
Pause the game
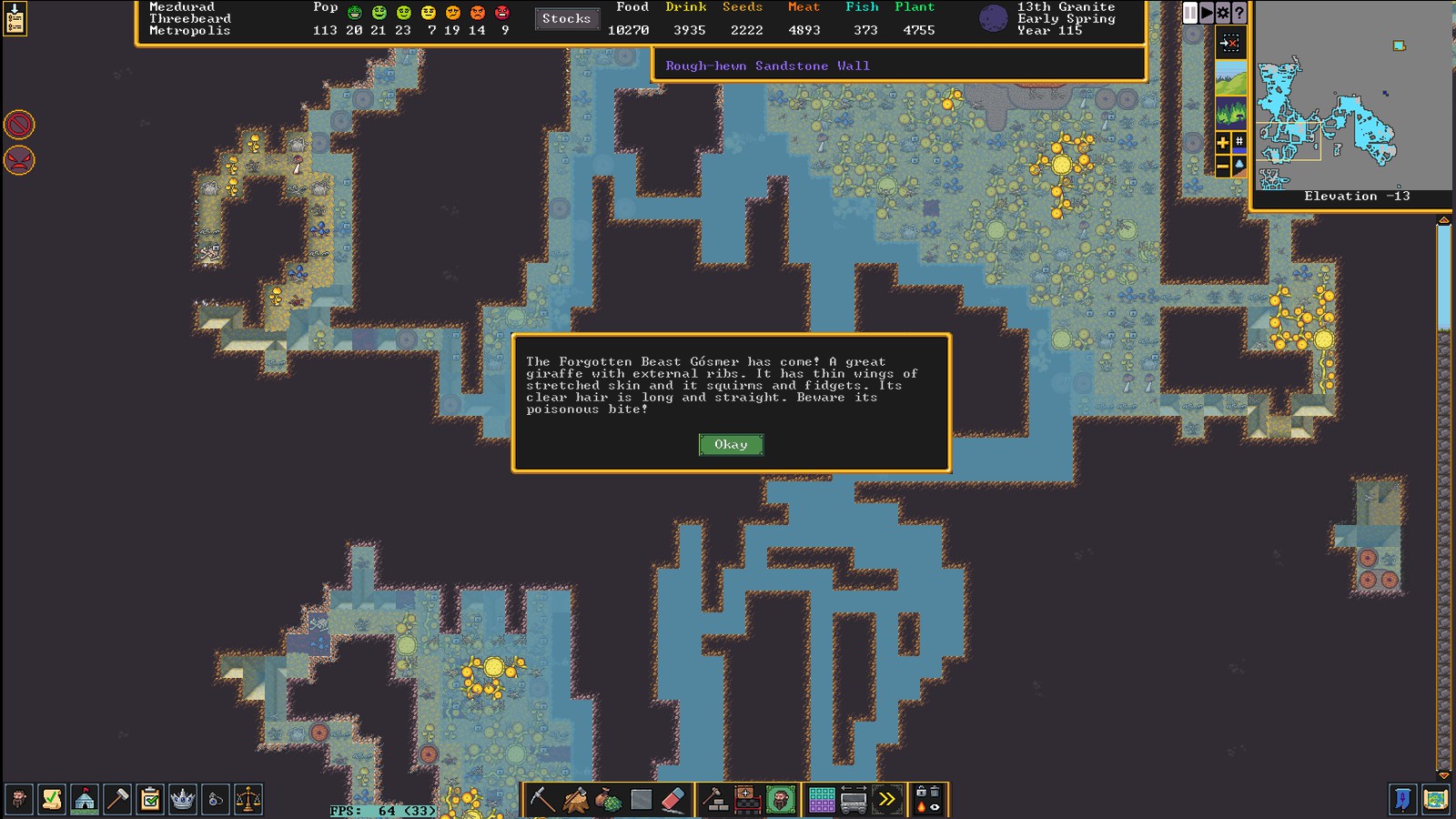[1189, 13]
